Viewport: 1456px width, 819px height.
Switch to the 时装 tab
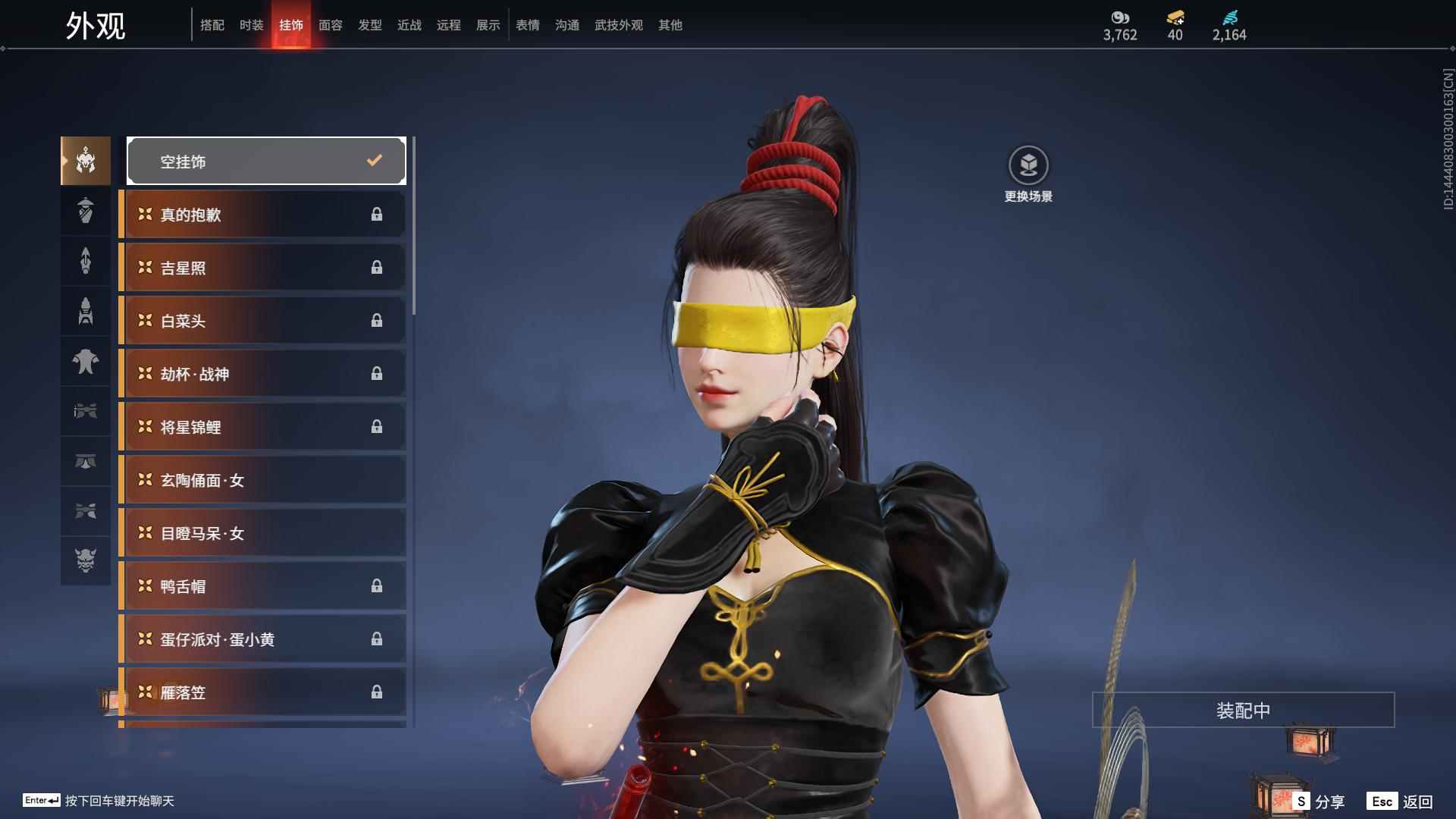click(251, 25)
